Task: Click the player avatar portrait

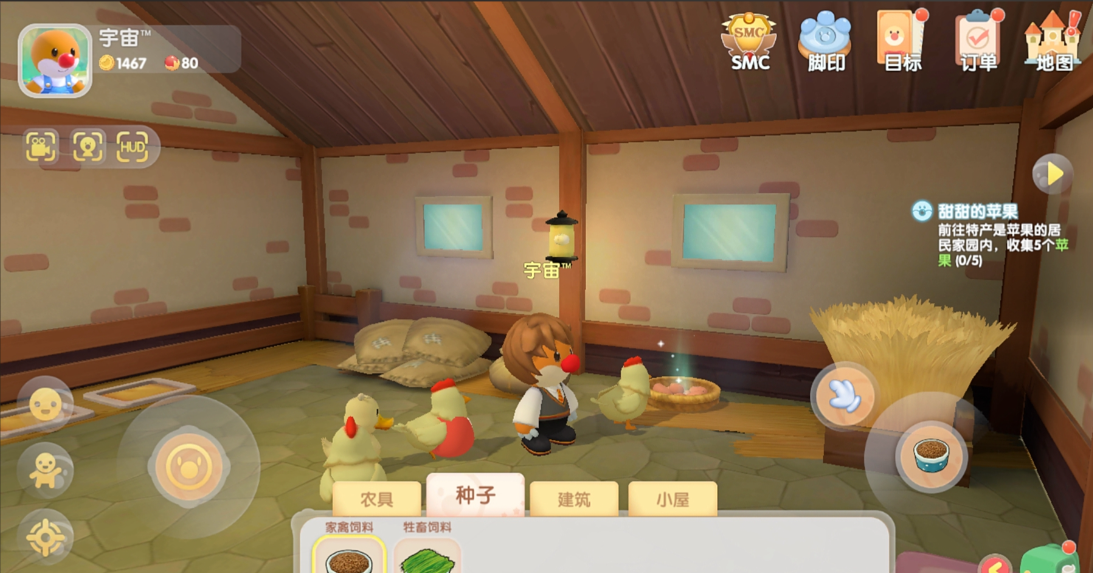Action: 55,60
